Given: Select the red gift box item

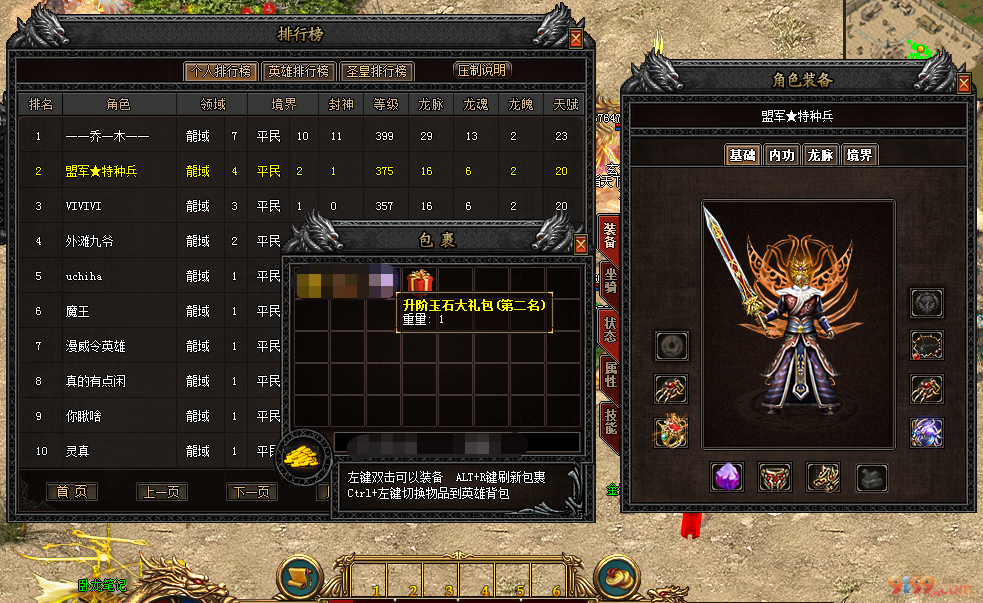Looking at the screenshot, I should 419,282.
